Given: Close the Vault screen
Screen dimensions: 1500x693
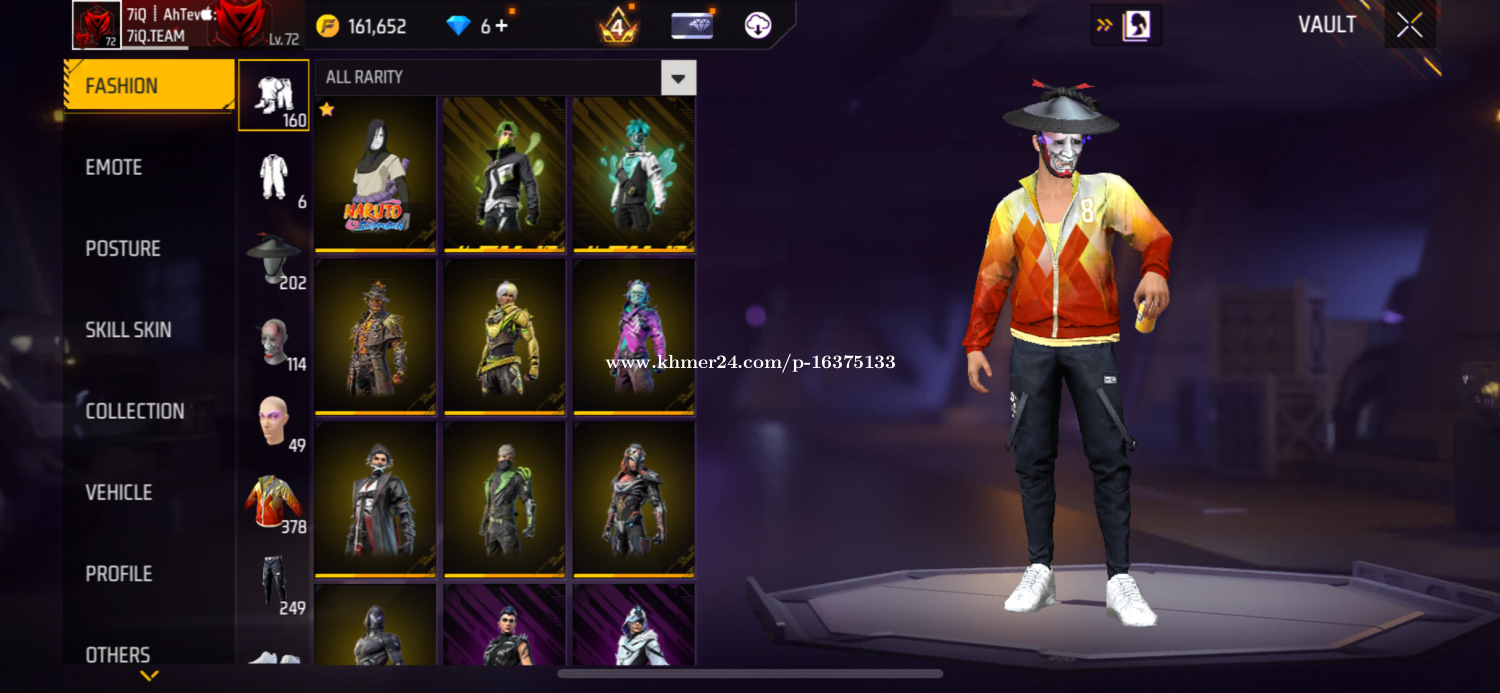Looking at the screenshot, I should (x=1410, y=25).
